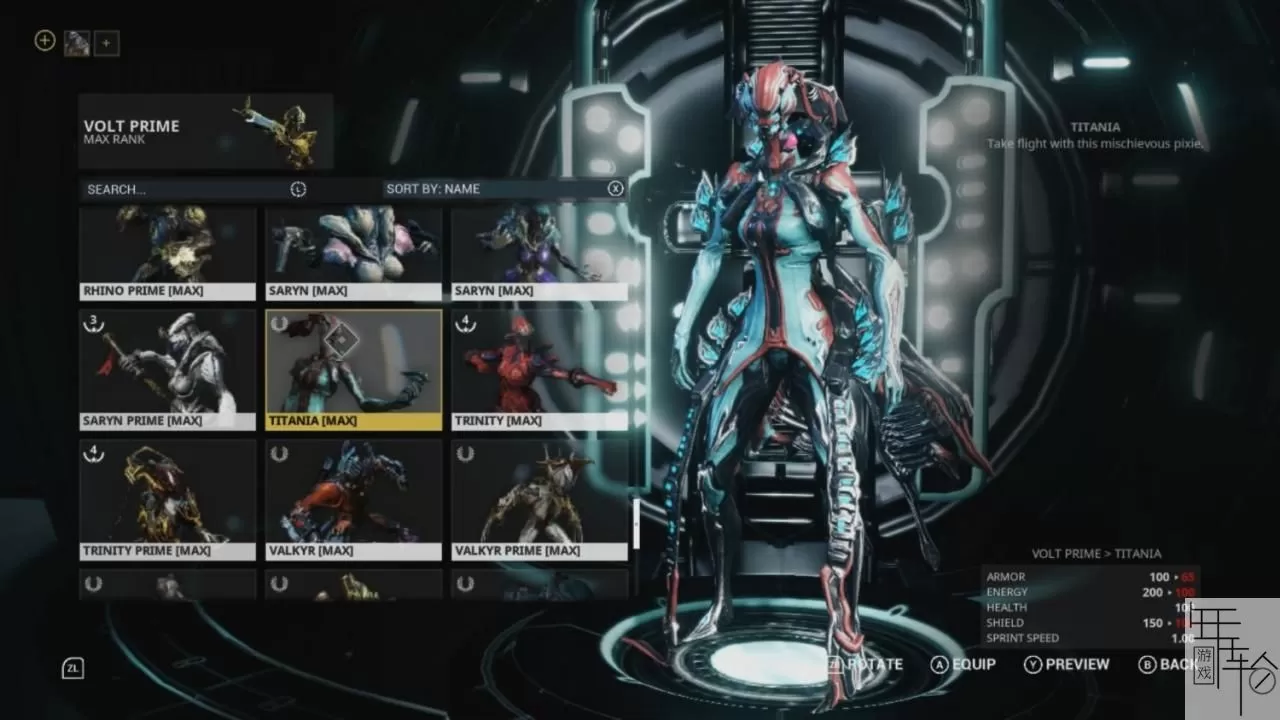
Task: Select the Valkyr Prime warframe tile
Action: [540, 499]
